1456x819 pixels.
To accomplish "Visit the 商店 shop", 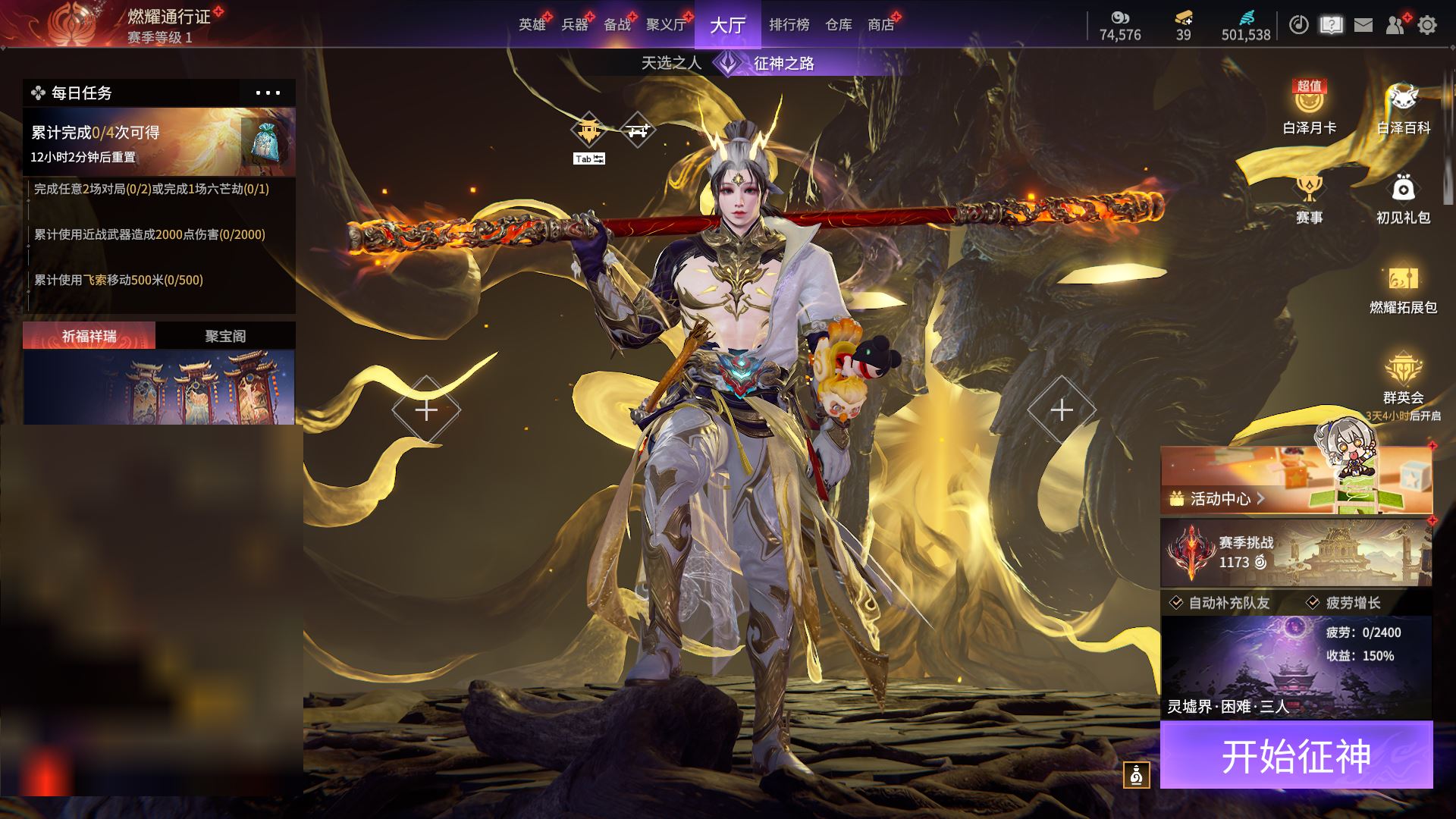I will click(x=880, y=25).
